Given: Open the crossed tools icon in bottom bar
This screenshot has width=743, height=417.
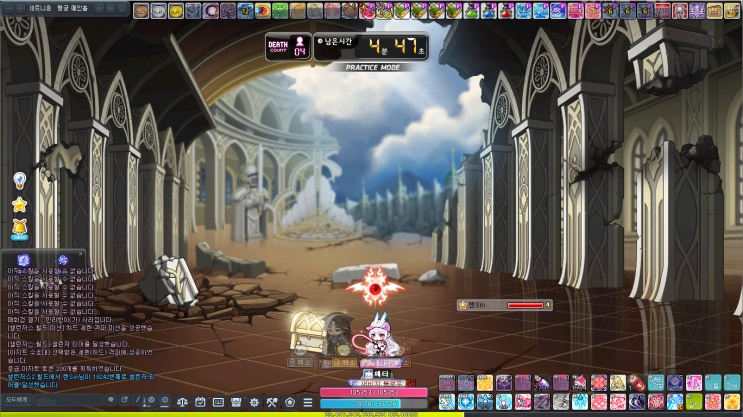Looking at the screenshot, I should [x=271, y=402].
